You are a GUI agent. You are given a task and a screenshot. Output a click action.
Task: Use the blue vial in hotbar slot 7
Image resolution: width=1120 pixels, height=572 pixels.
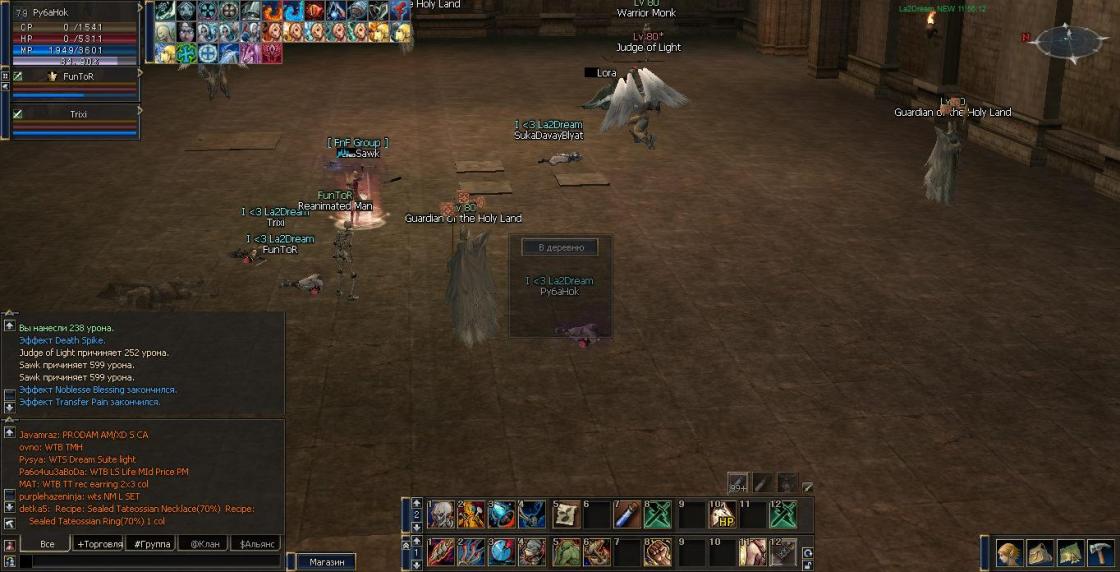click(x=626, y=515)
